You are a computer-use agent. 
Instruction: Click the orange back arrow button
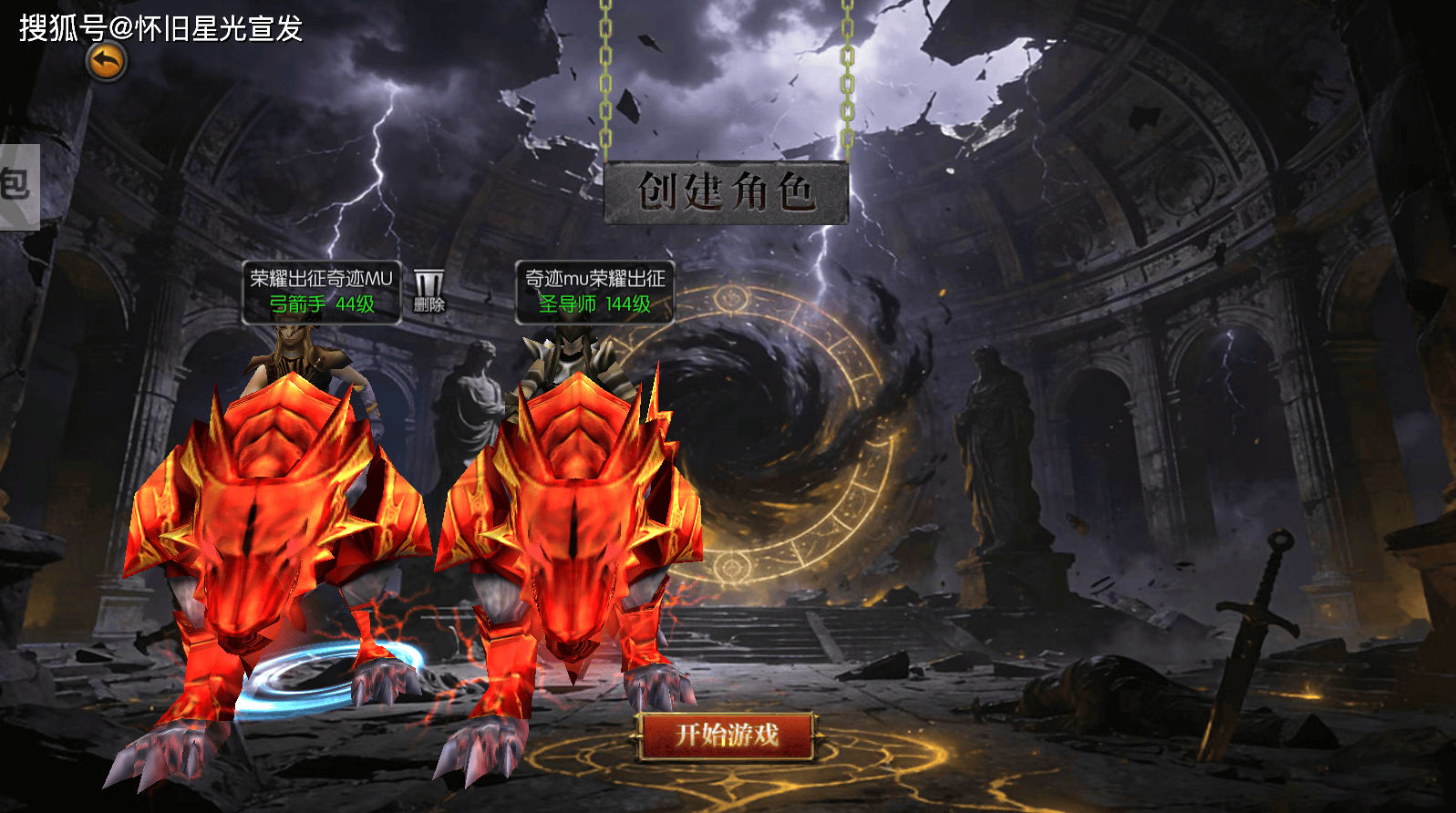[x=107, y=63]
